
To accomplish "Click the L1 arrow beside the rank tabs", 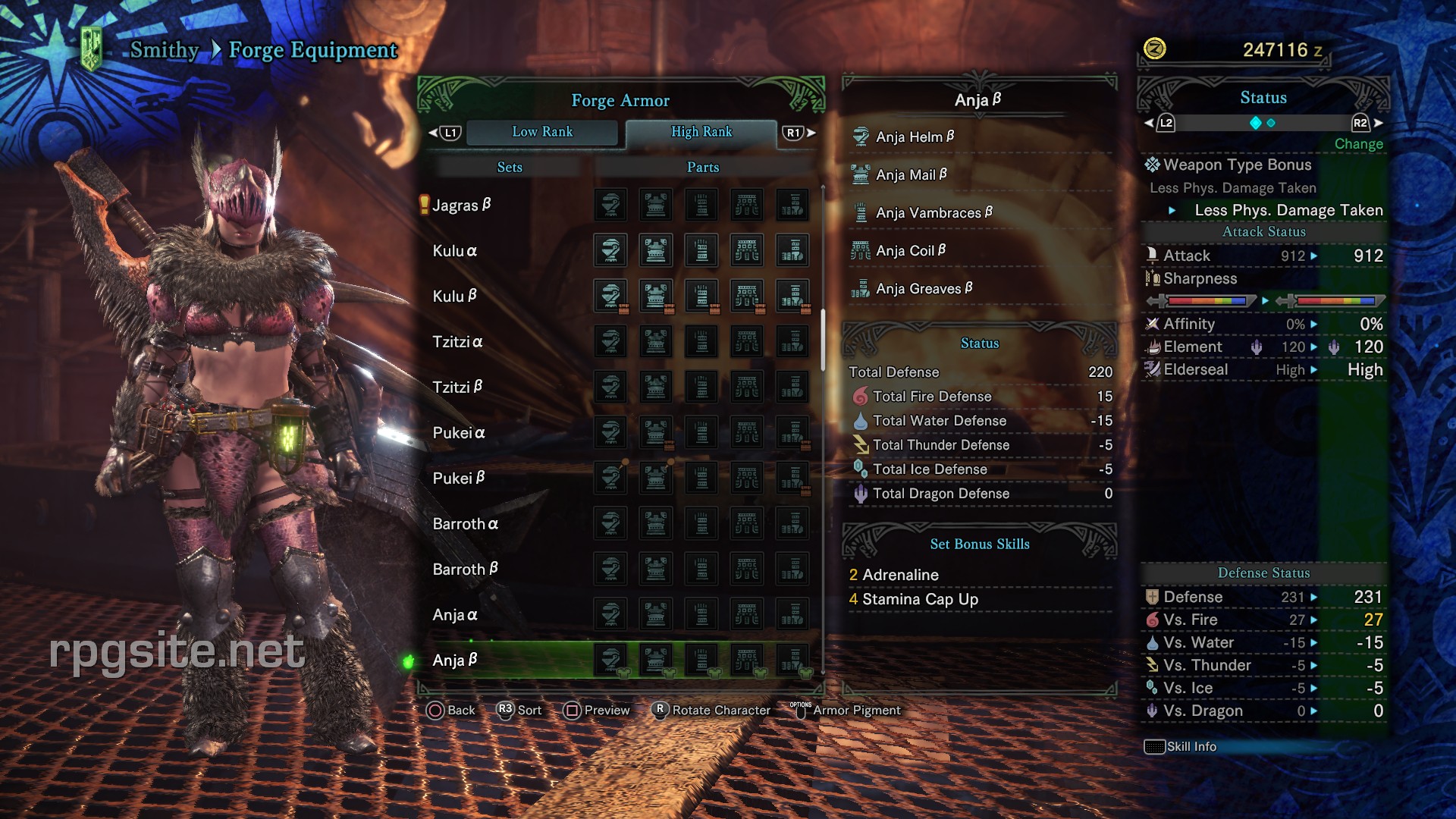I will tap(449, 131).
